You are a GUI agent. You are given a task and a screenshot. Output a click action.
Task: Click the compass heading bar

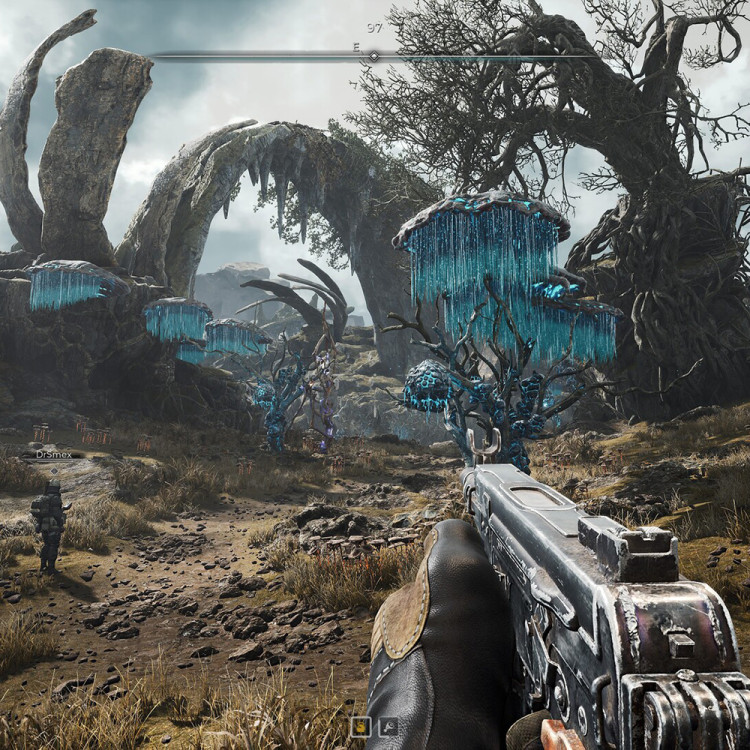point(374,56)
